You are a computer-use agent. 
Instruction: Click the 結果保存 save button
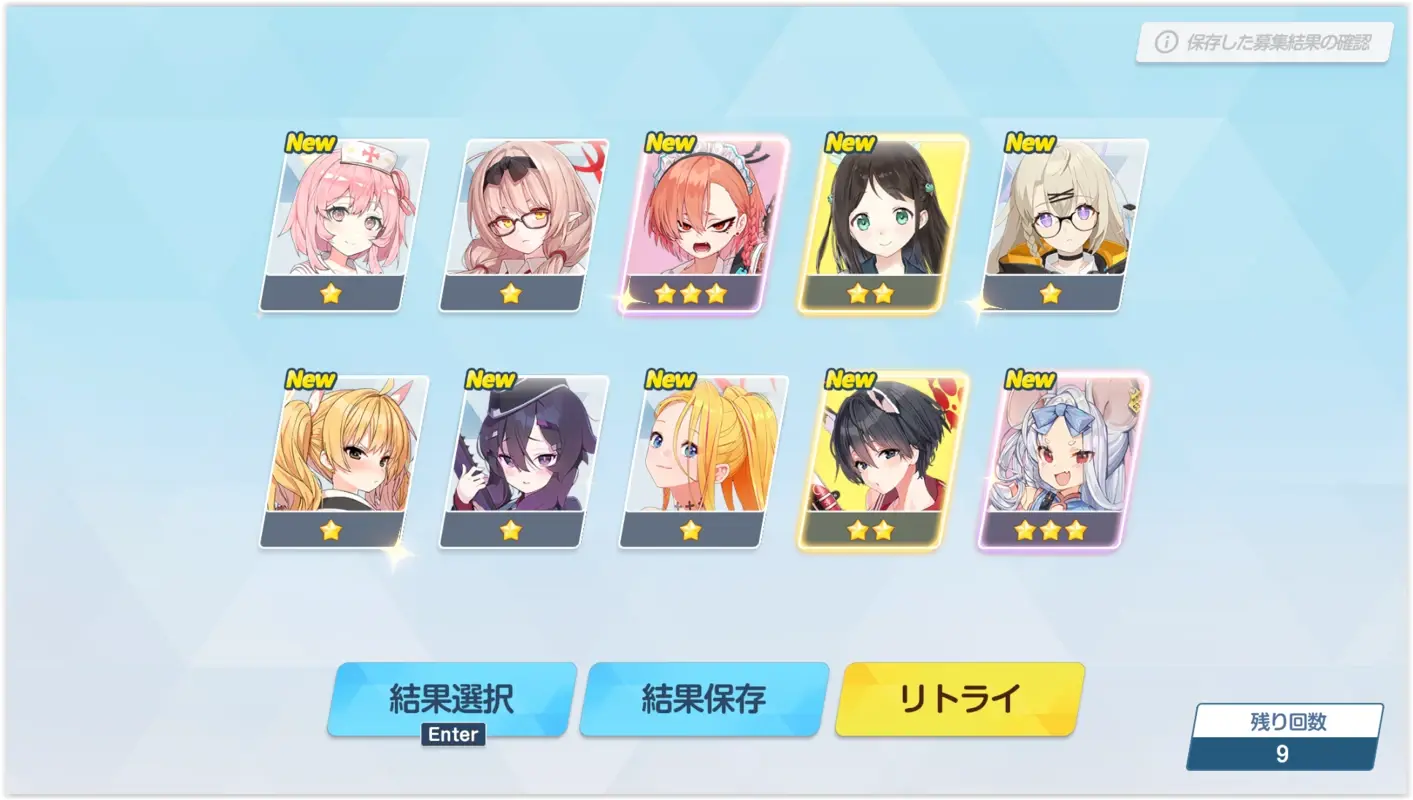point(702,699)
